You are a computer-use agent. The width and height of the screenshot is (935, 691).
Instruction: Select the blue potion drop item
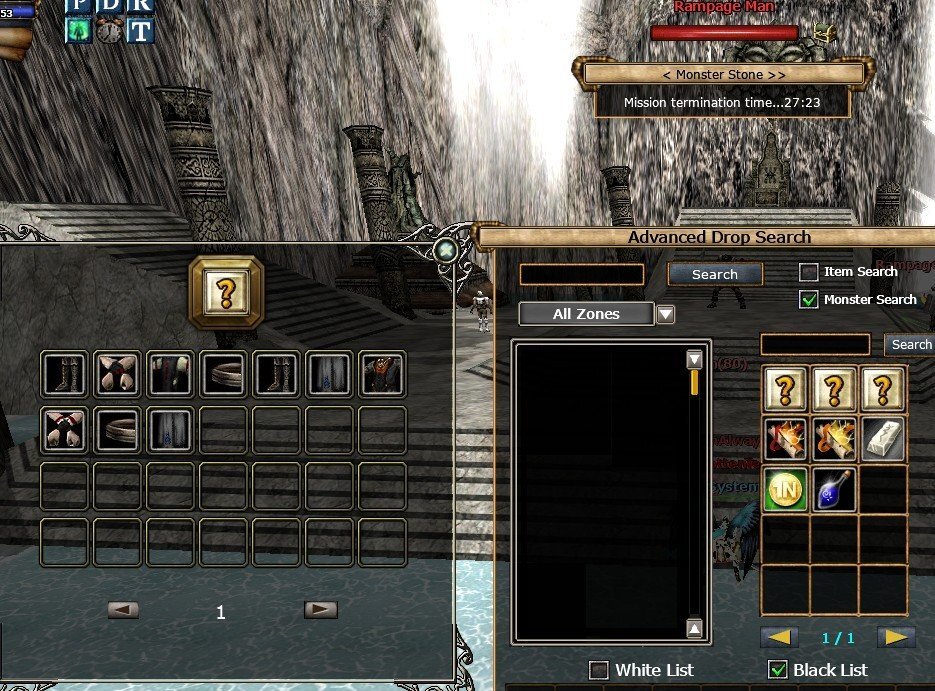click(x=834, y=489)
